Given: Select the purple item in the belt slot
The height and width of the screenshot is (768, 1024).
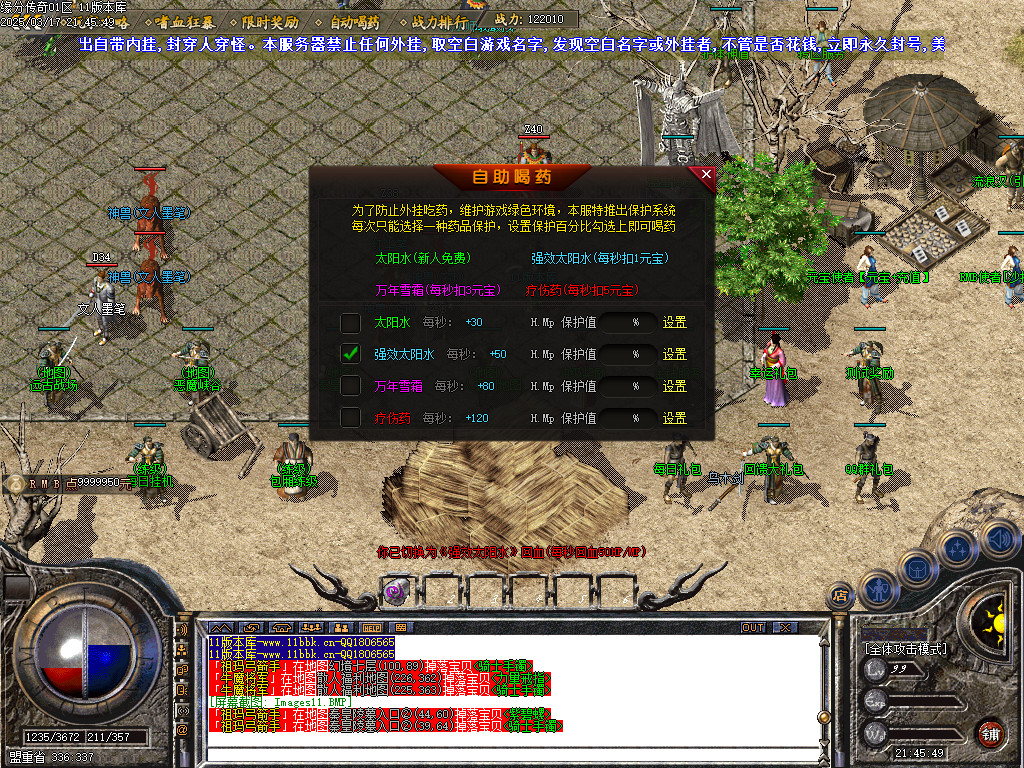Looking at the screenshot, I should click(x=396, y=591).
